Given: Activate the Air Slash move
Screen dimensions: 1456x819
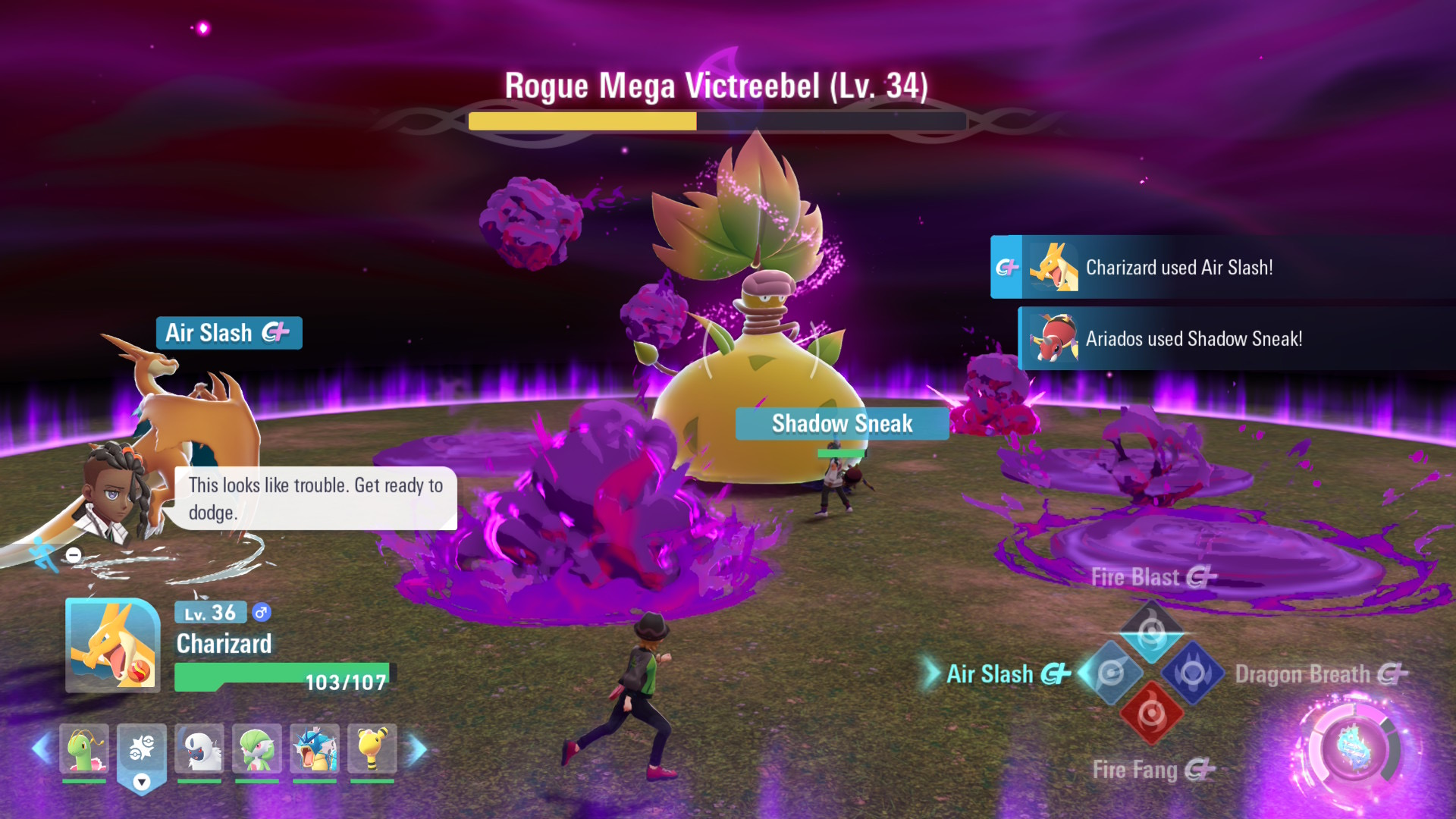Looking at the screenshot, I should pos(1110,673).
